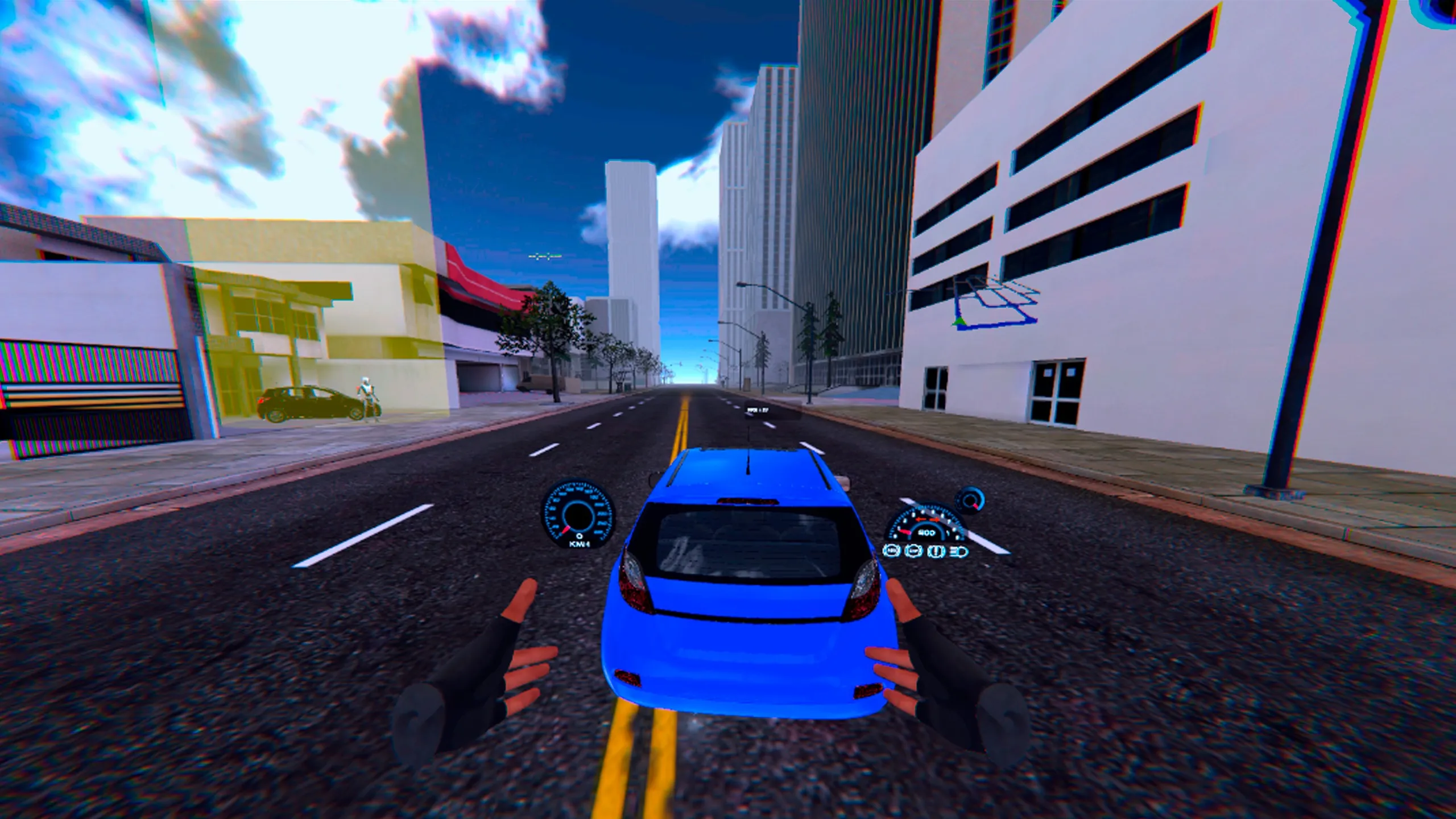Enable the right turn signal arrow
The width and height of the screenshot is (1456, 819).
click(935, 519)
